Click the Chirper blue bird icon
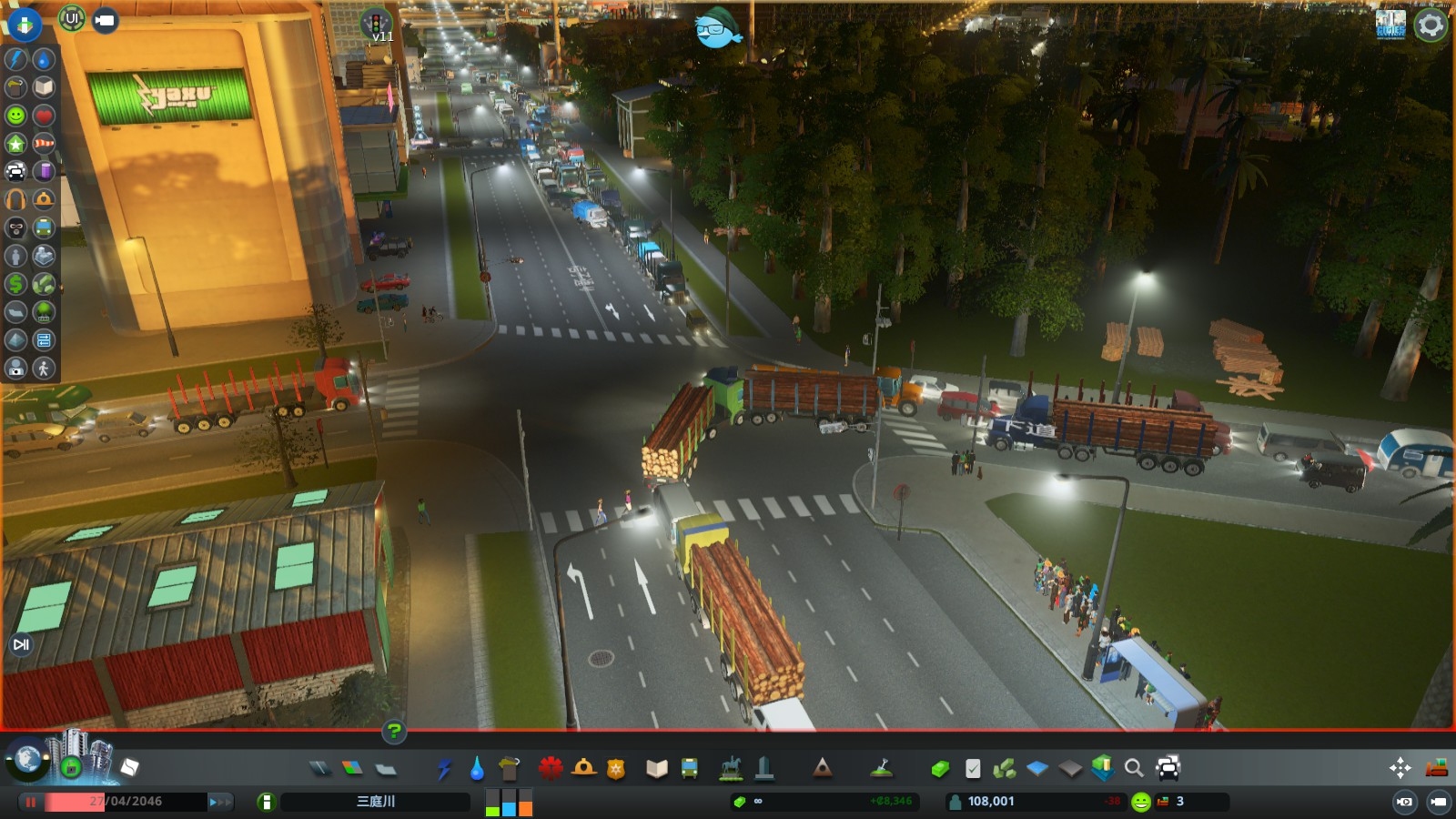 tap(718, 29)
